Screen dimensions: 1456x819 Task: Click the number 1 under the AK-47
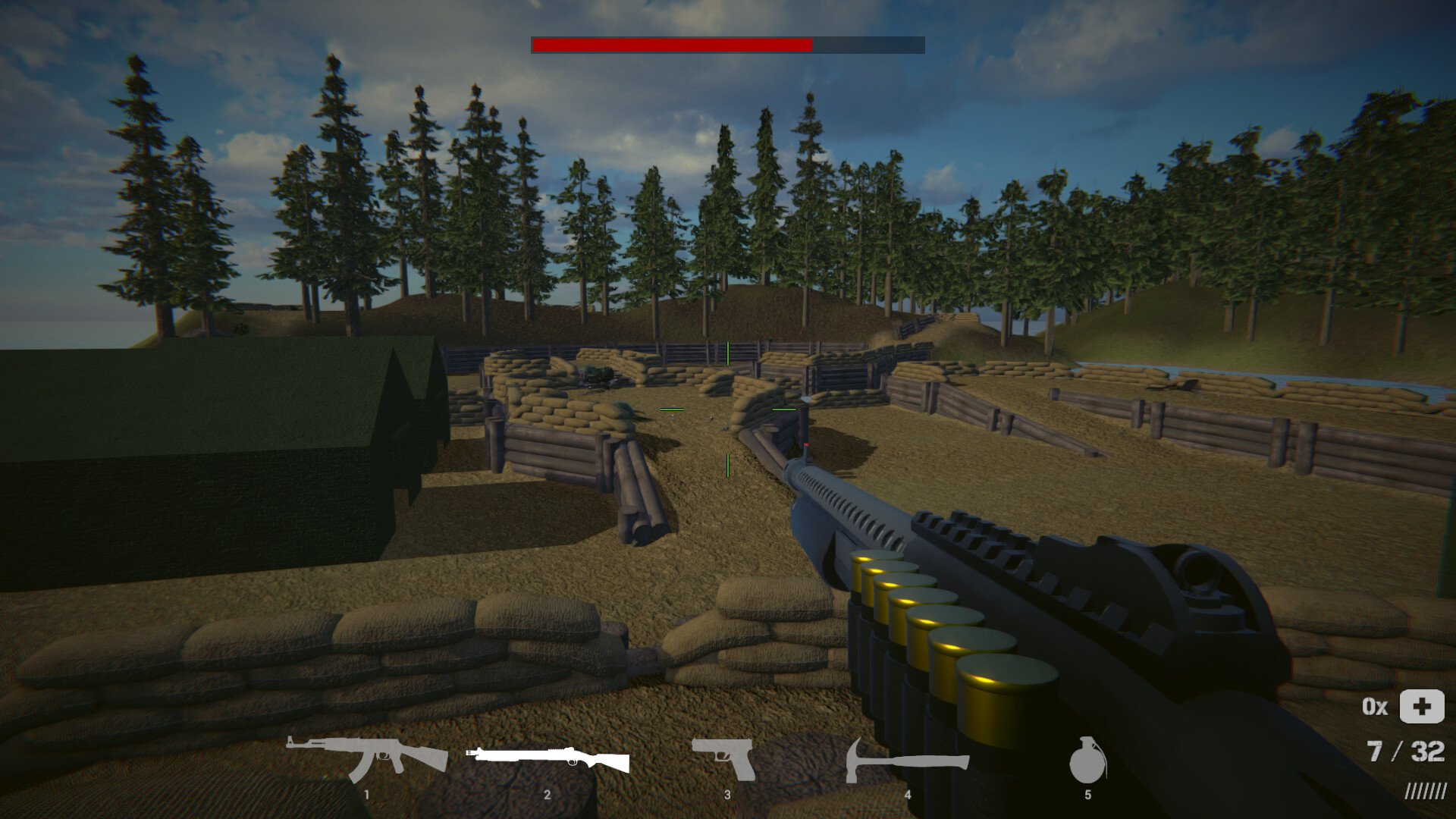click(x=367, y=795)
